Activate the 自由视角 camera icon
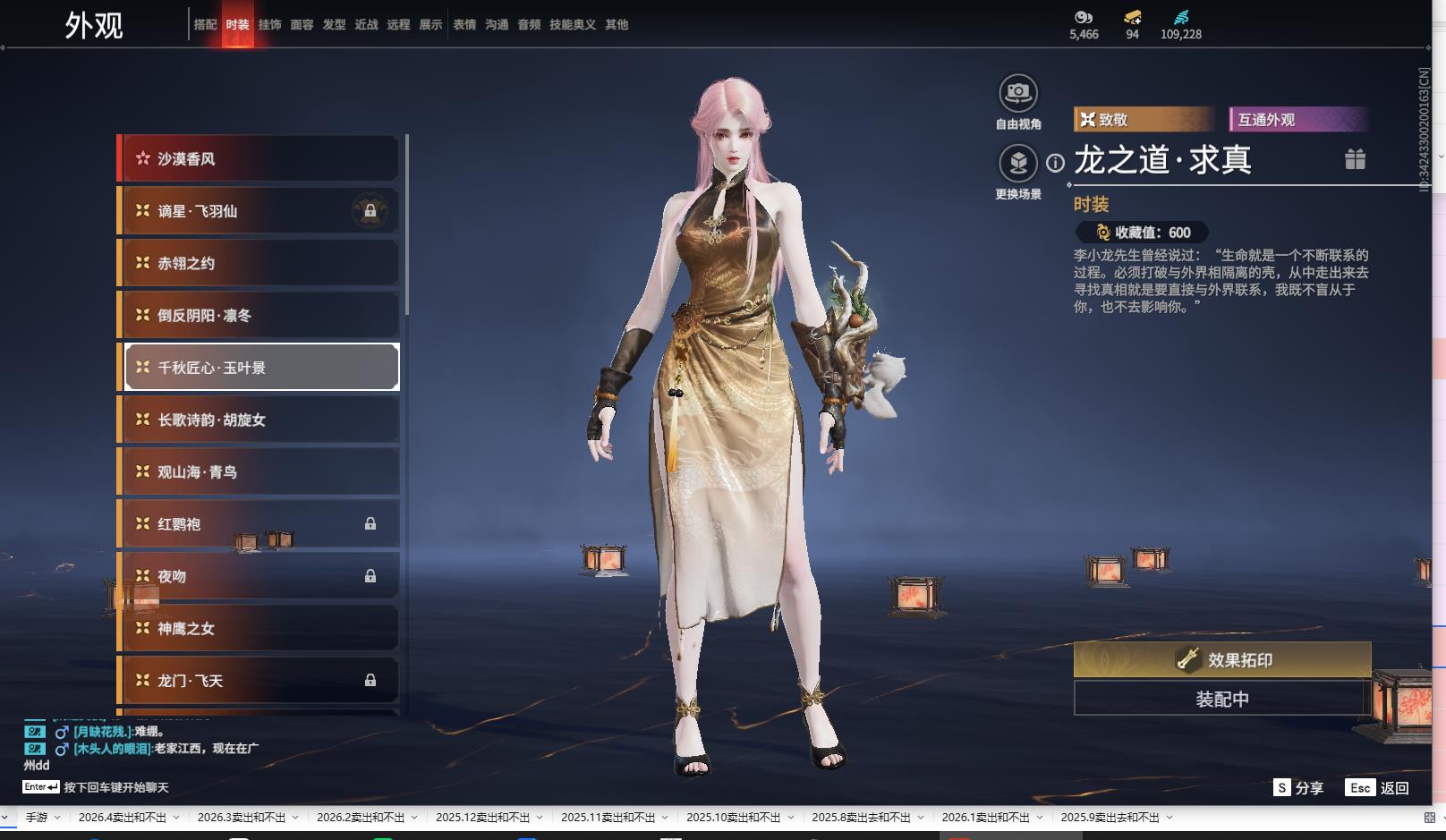Screen dimensions: 1446x840 1017,93
